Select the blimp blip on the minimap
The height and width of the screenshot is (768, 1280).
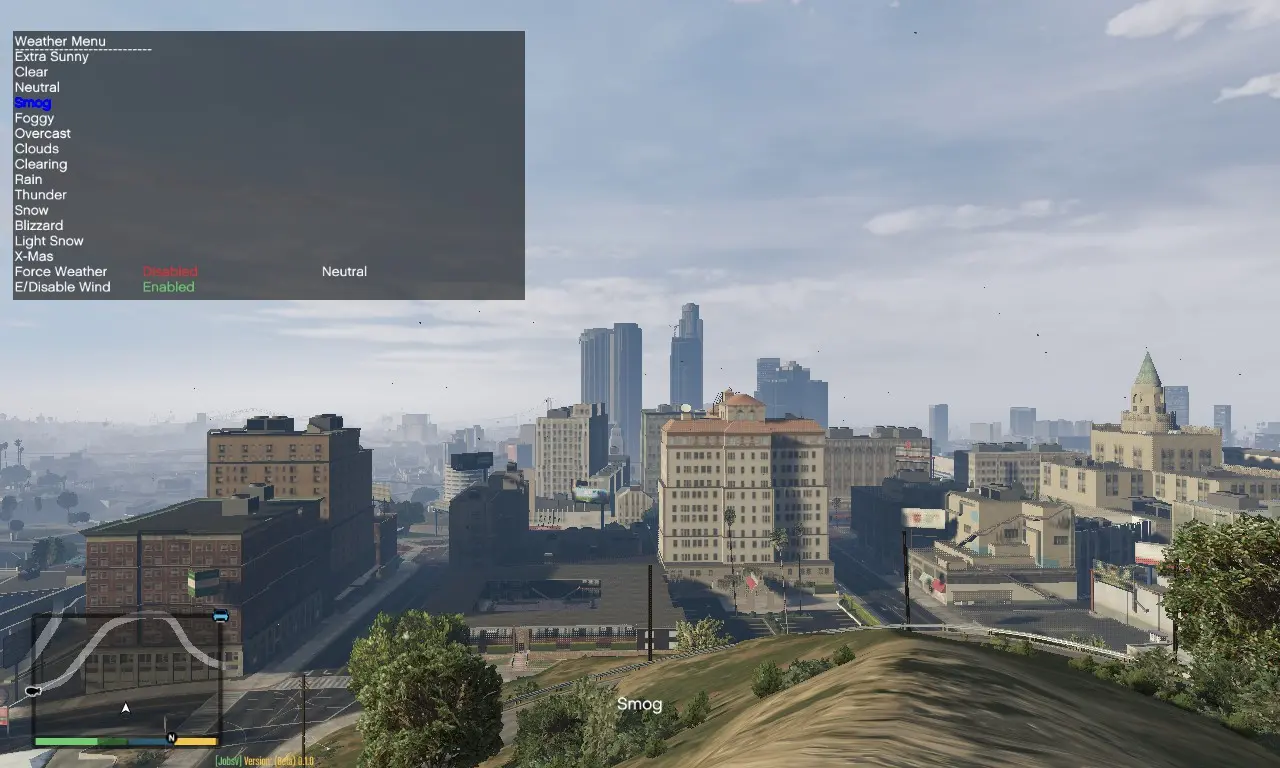pos(31,691)
